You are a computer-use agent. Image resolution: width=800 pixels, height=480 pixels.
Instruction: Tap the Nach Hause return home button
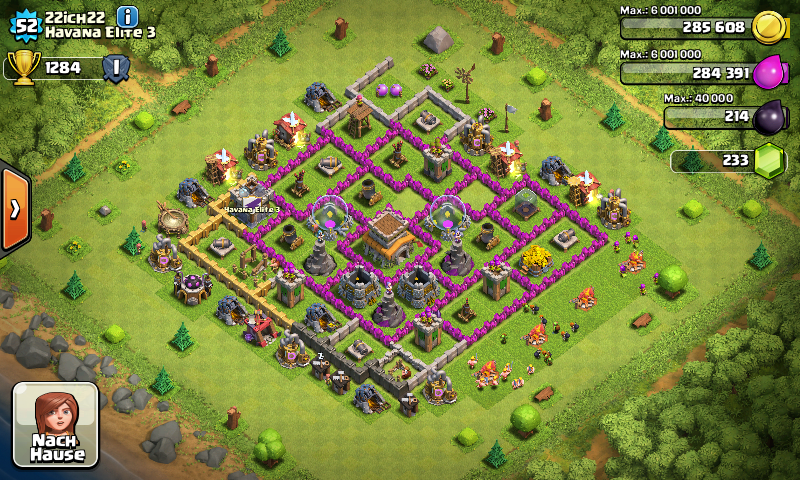[x=55, y=424]
